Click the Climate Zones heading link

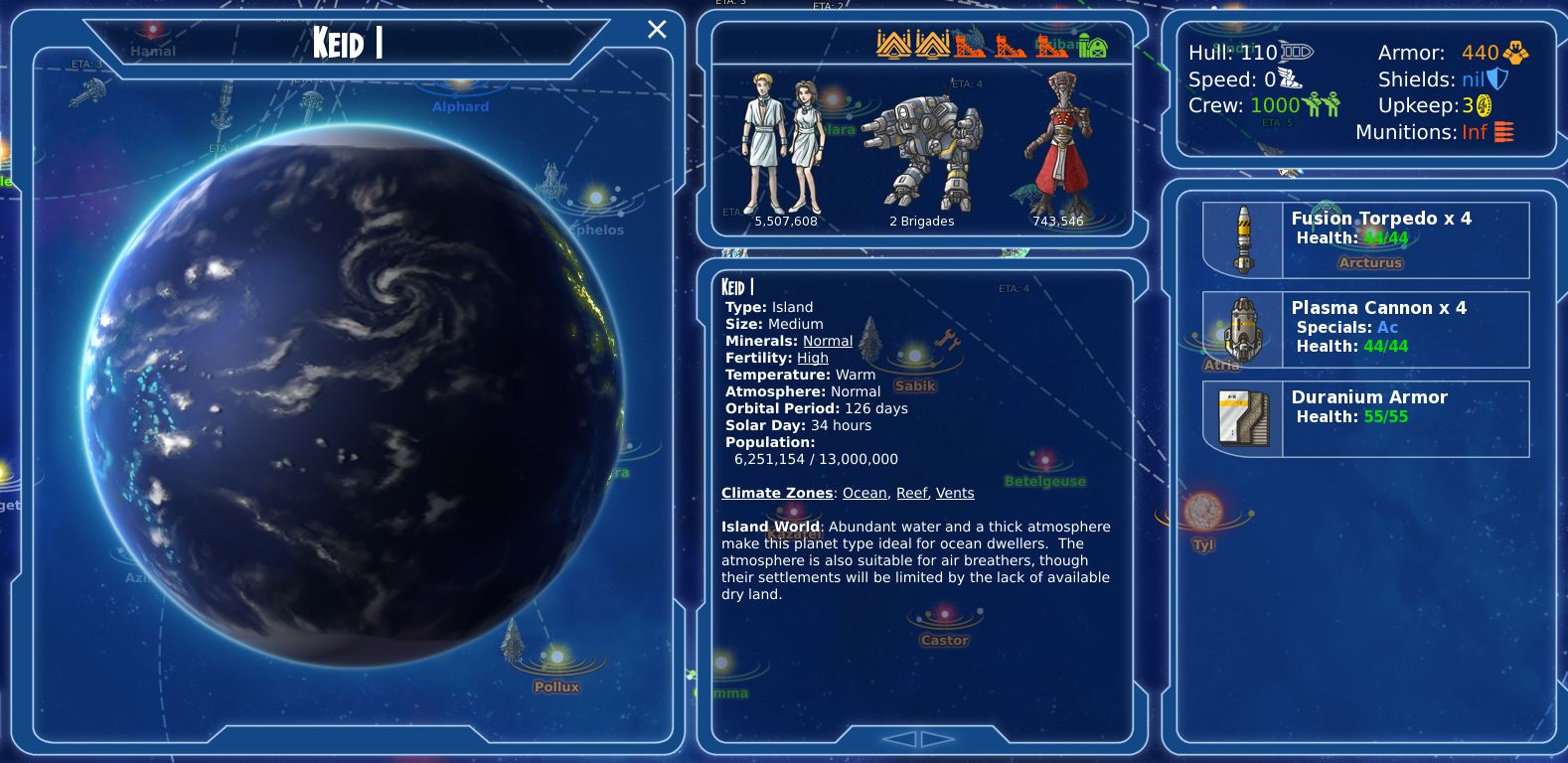(x=777, y=493)
